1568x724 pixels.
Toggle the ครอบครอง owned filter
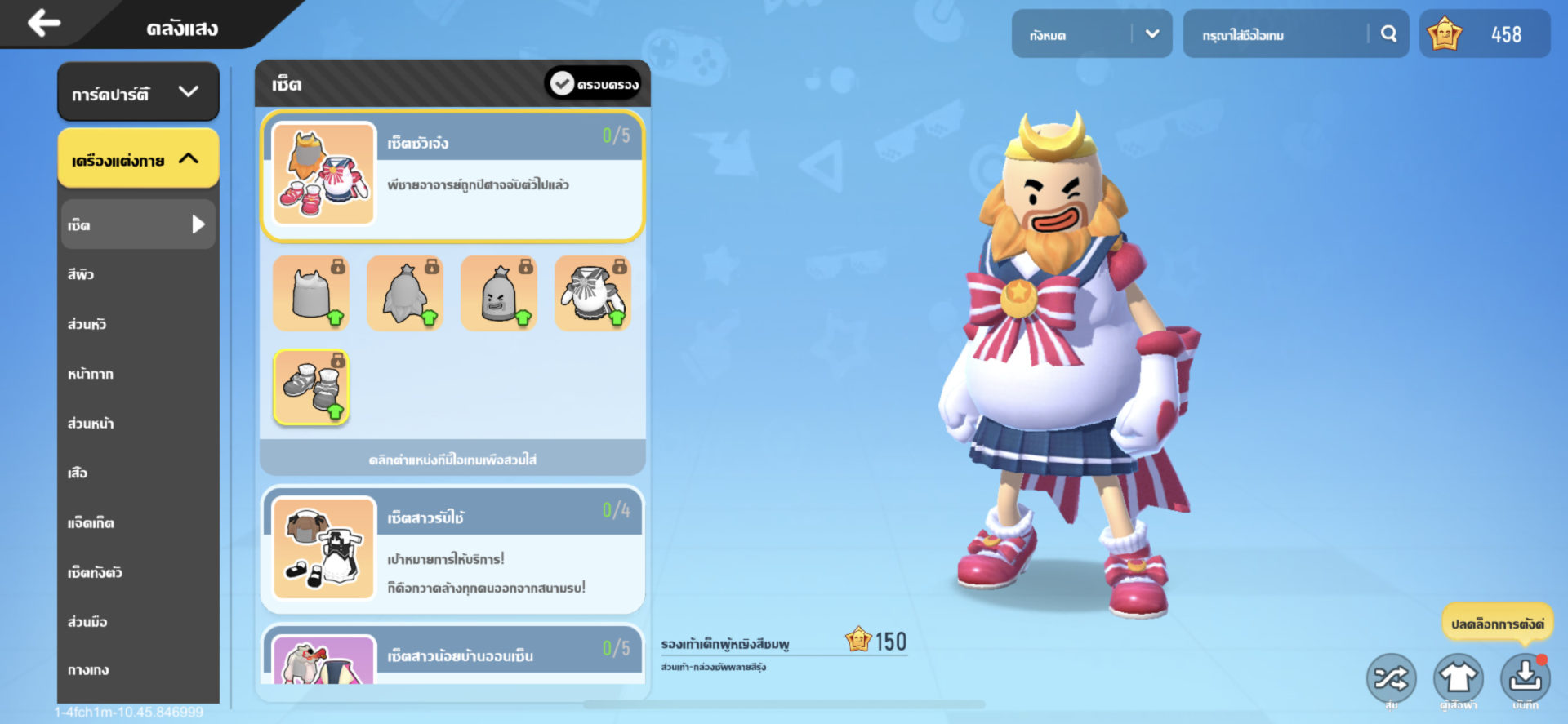tap(594, 84)
